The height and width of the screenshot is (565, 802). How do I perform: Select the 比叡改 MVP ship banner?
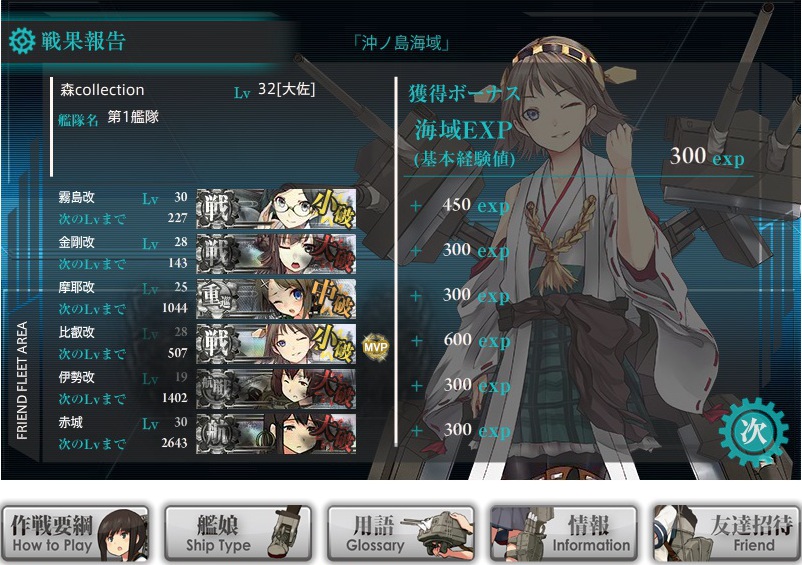(276, 343)
